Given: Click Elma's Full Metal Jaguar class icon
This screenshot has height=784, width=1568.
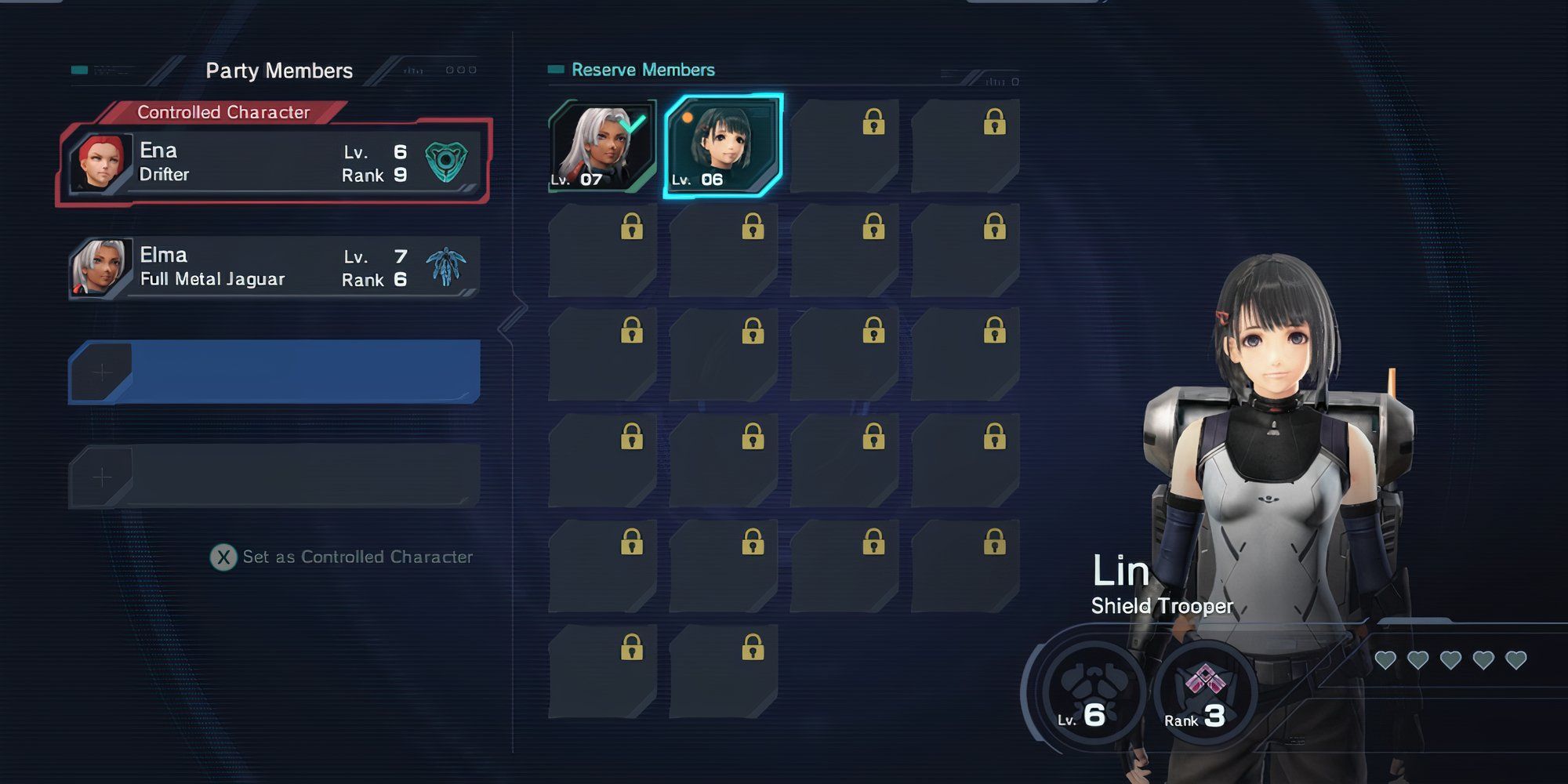Looking at the screenshot, I should tap(446, 266).
